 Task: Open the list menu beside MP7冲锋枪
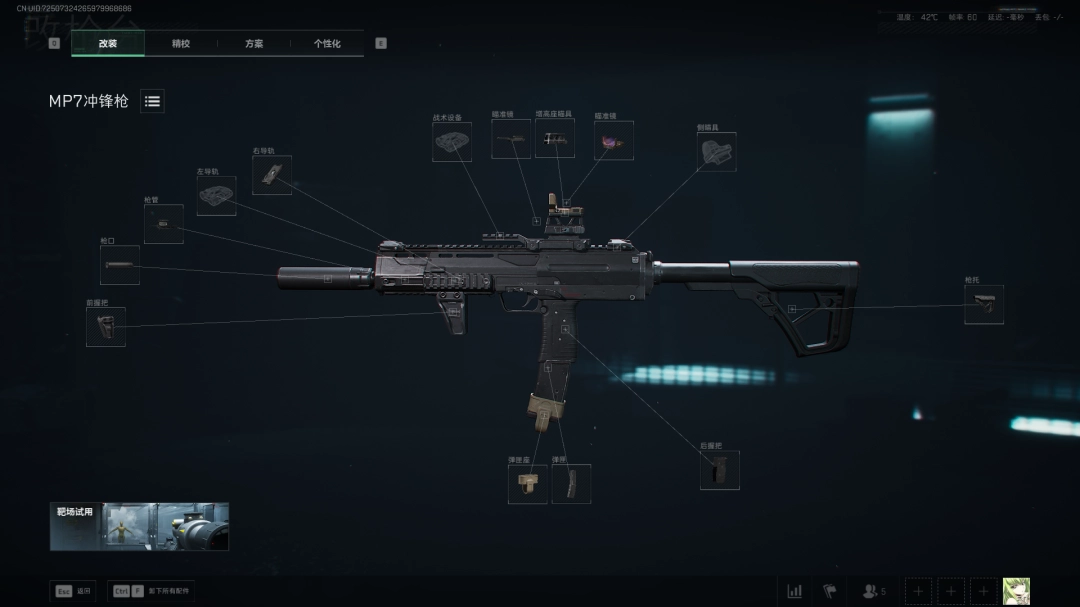(x=152, y=101)
